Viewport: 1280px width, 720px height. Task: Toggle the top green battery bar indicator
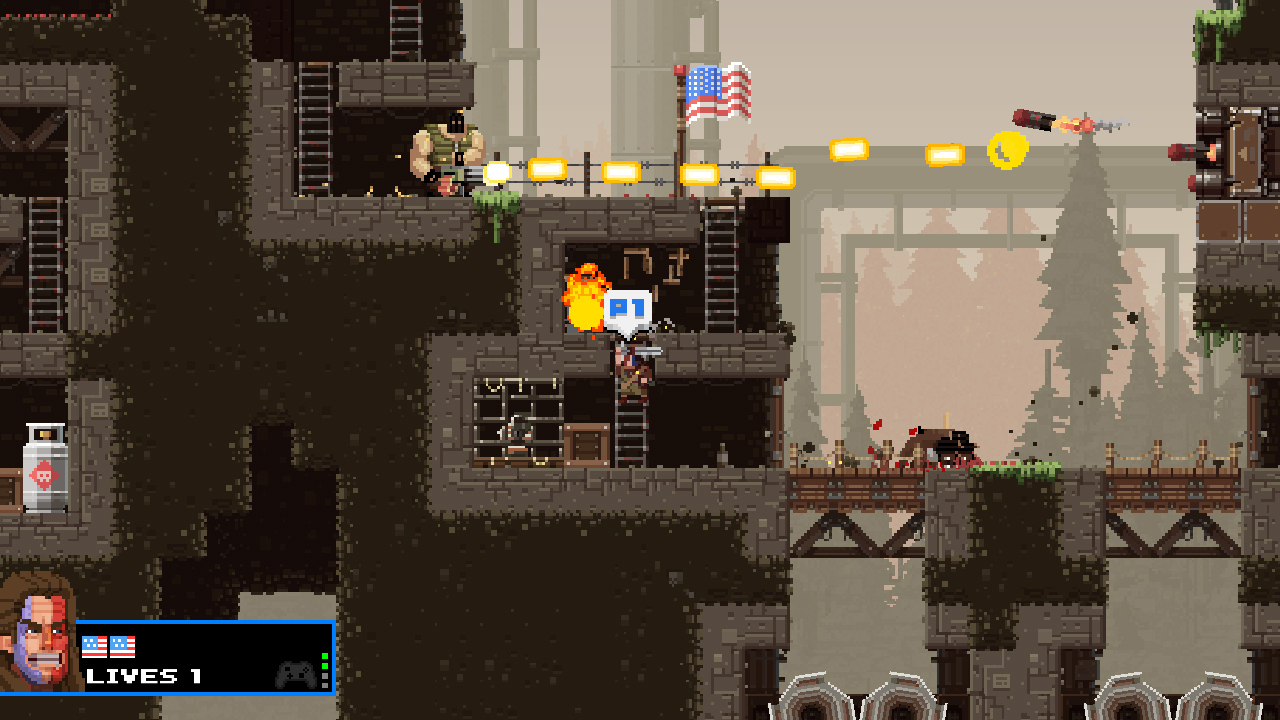click(x=325, y=657)
